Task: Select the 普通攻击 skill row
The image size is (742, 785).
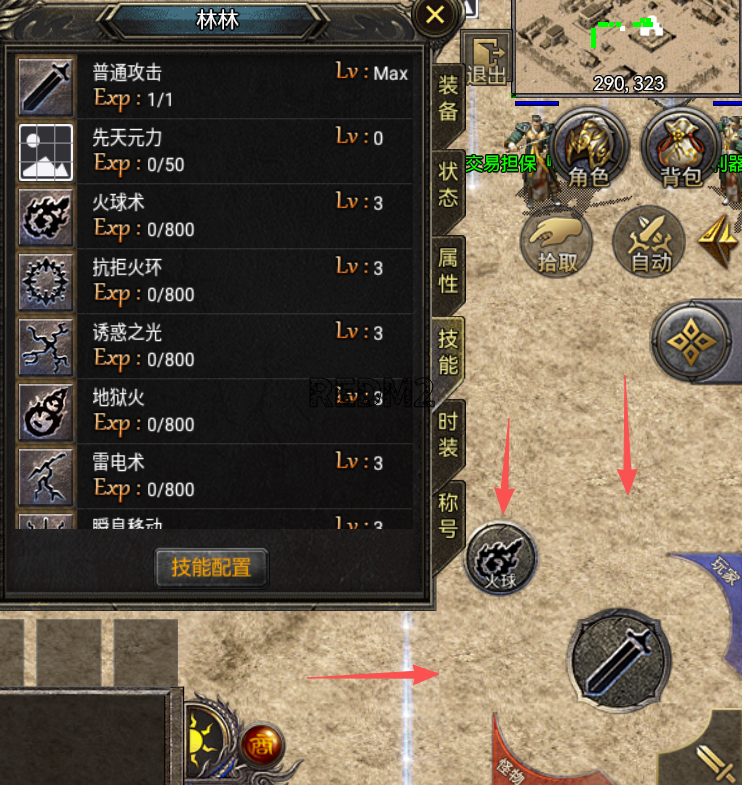Action: tap(215, 85)
